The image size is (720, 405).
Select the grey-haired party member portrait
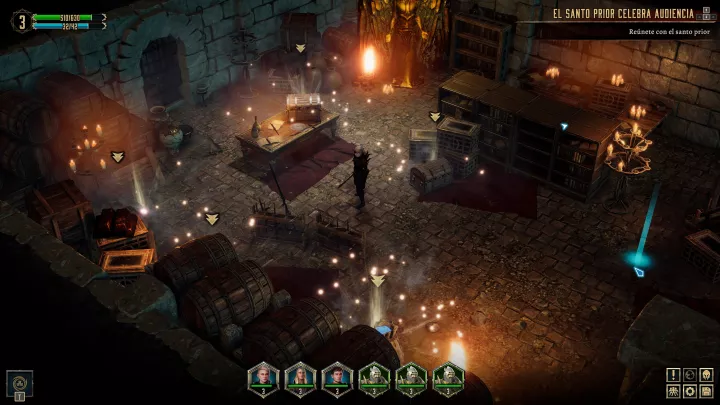263,377
